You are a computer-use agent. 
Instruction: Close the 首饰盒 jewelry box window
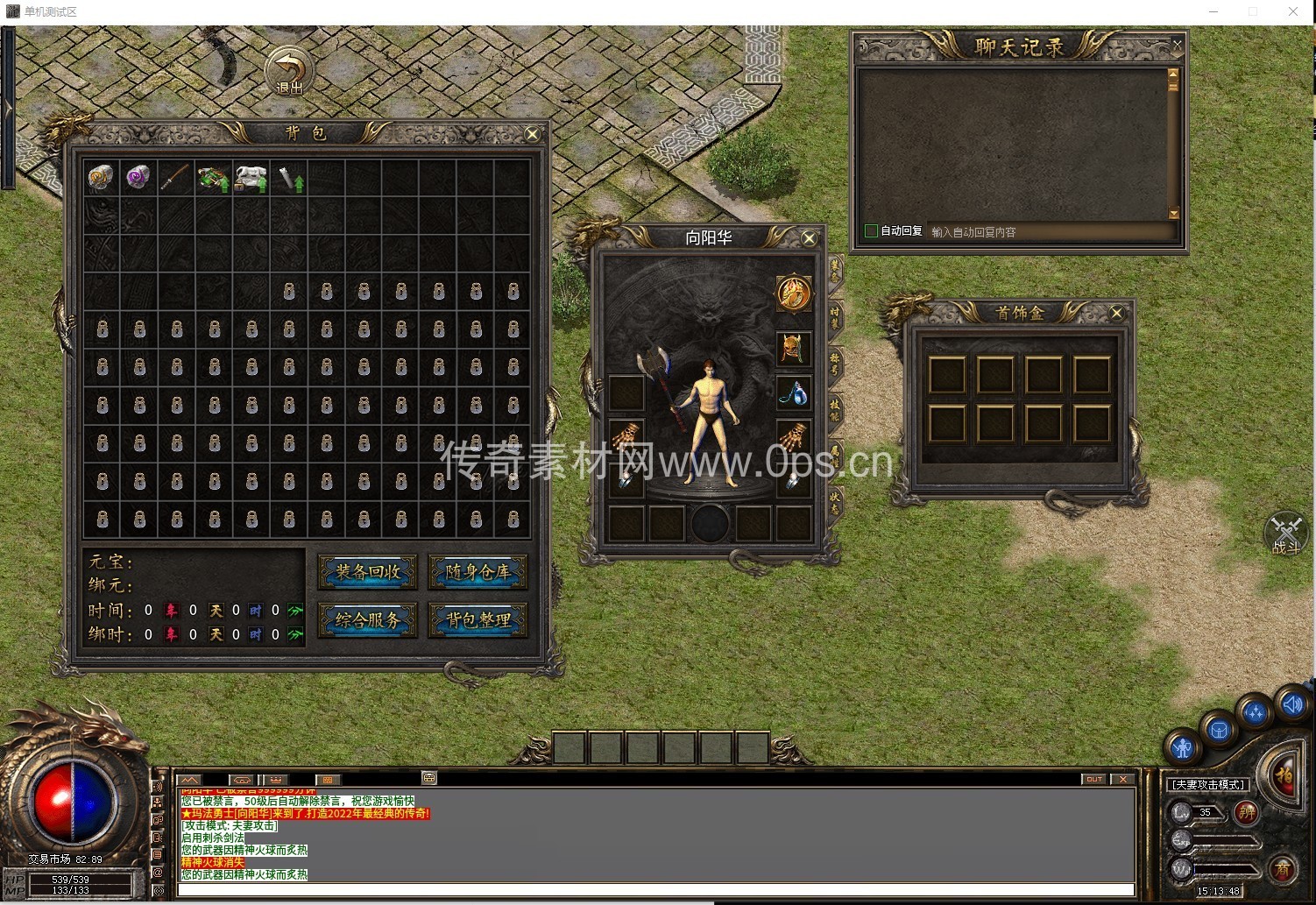(1116, 313)
